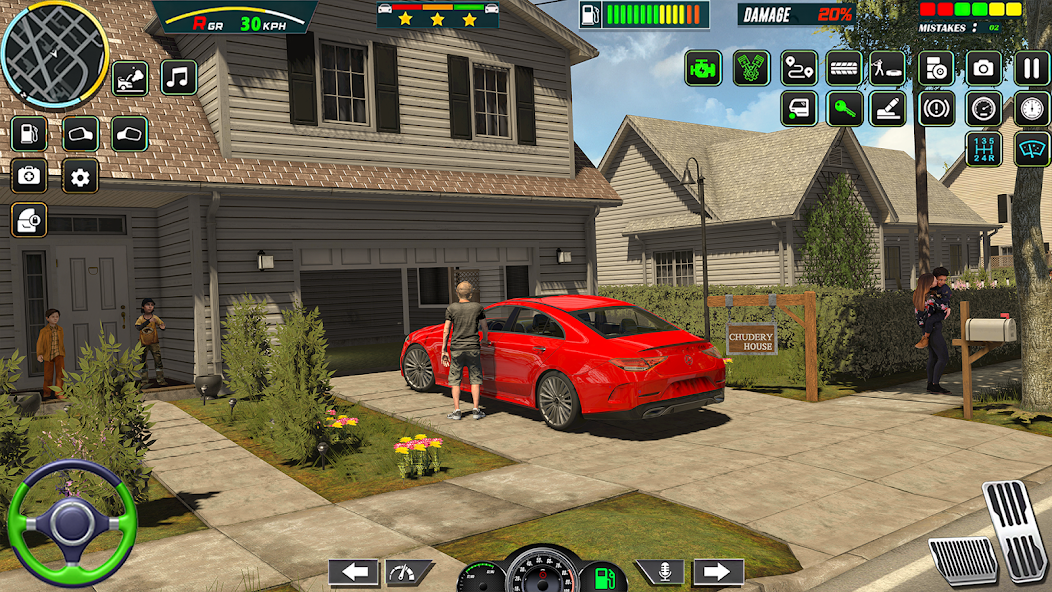Image resolution: width=1052 pixels, height=592 pixels.
Task: Select the green engine pistons icon
Action: 751,68
